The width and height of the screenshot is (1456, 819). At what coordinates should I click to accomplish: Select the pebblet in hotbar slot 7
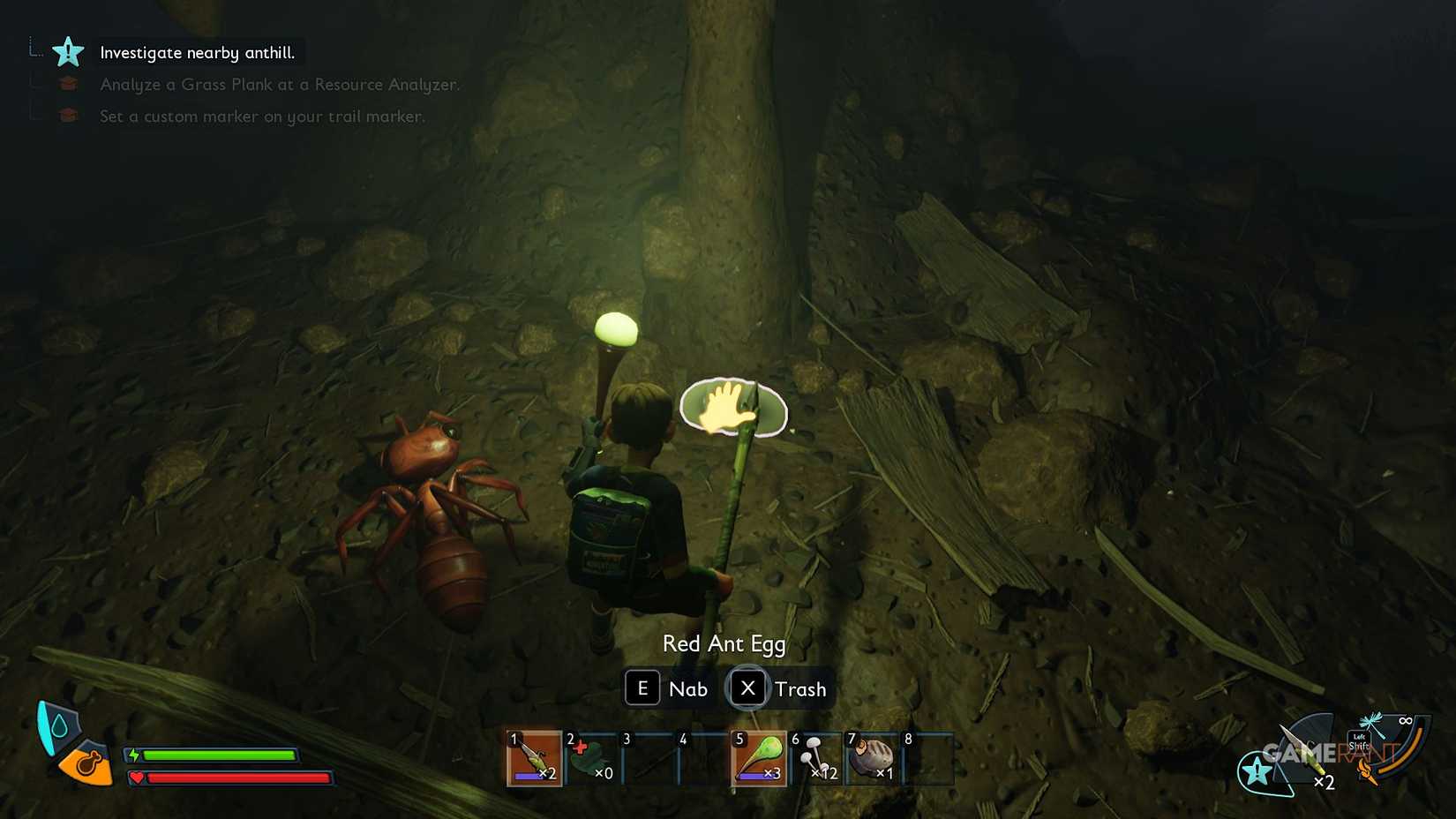(x=872, y=757)
